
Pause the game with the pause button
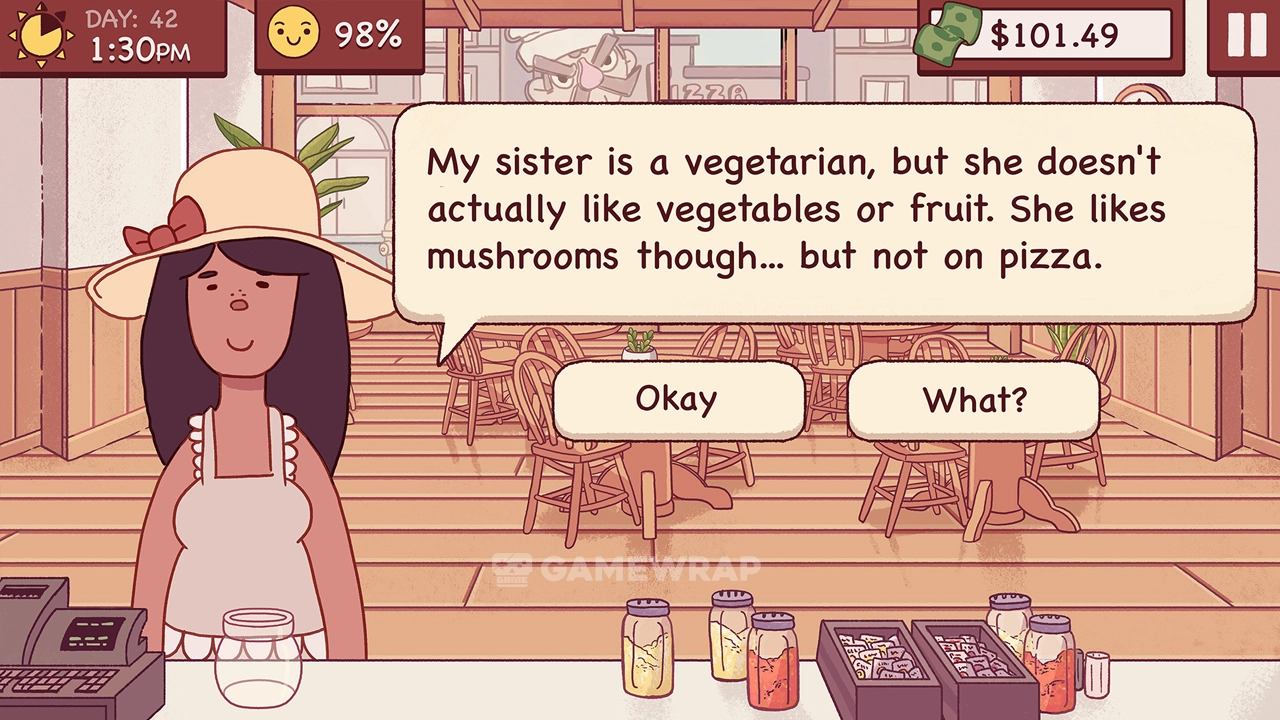[1246, 36]
